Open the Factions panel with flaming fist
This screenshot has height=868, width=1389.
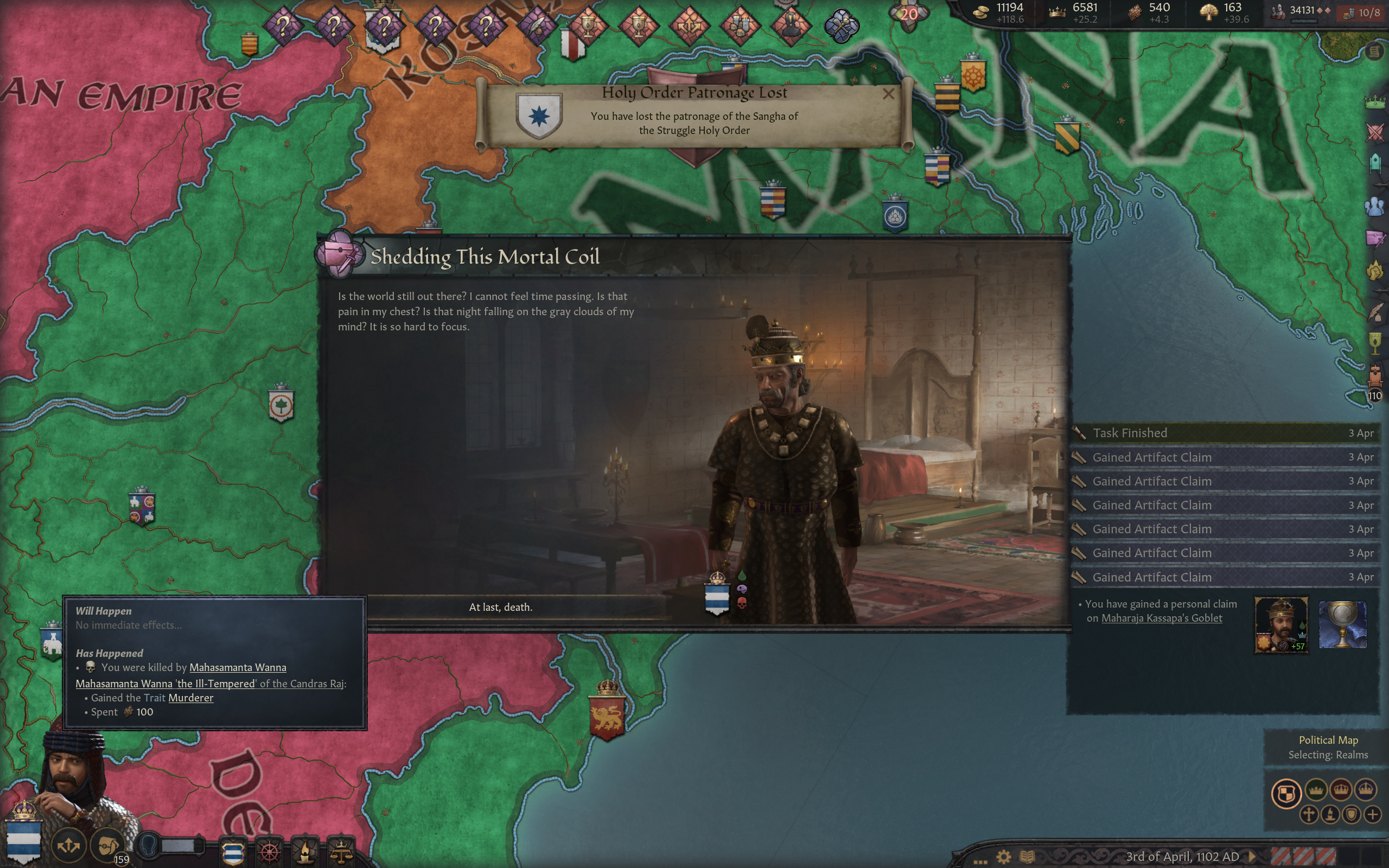point(1375,271)
